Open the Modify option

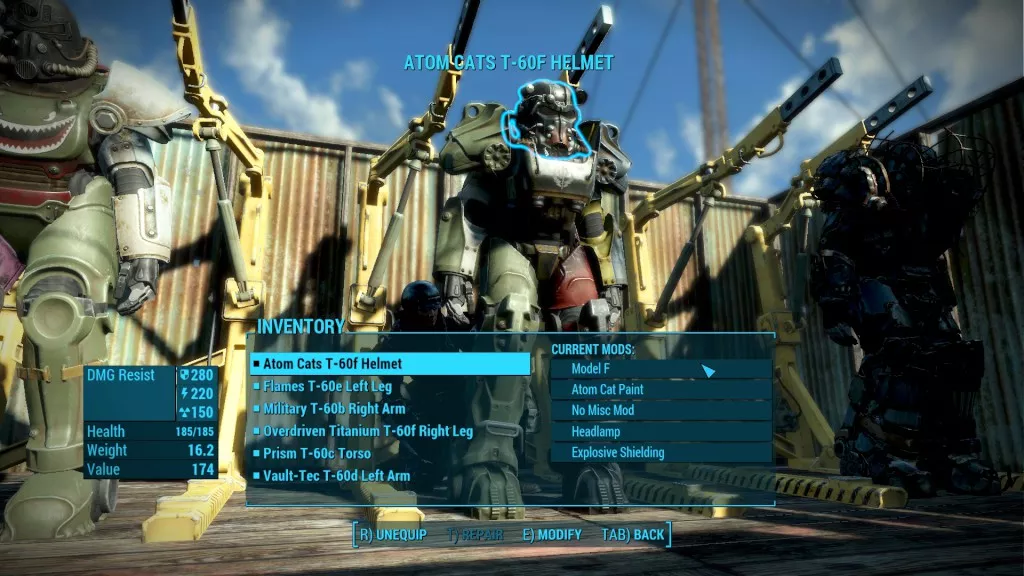(x=552, y=535)
